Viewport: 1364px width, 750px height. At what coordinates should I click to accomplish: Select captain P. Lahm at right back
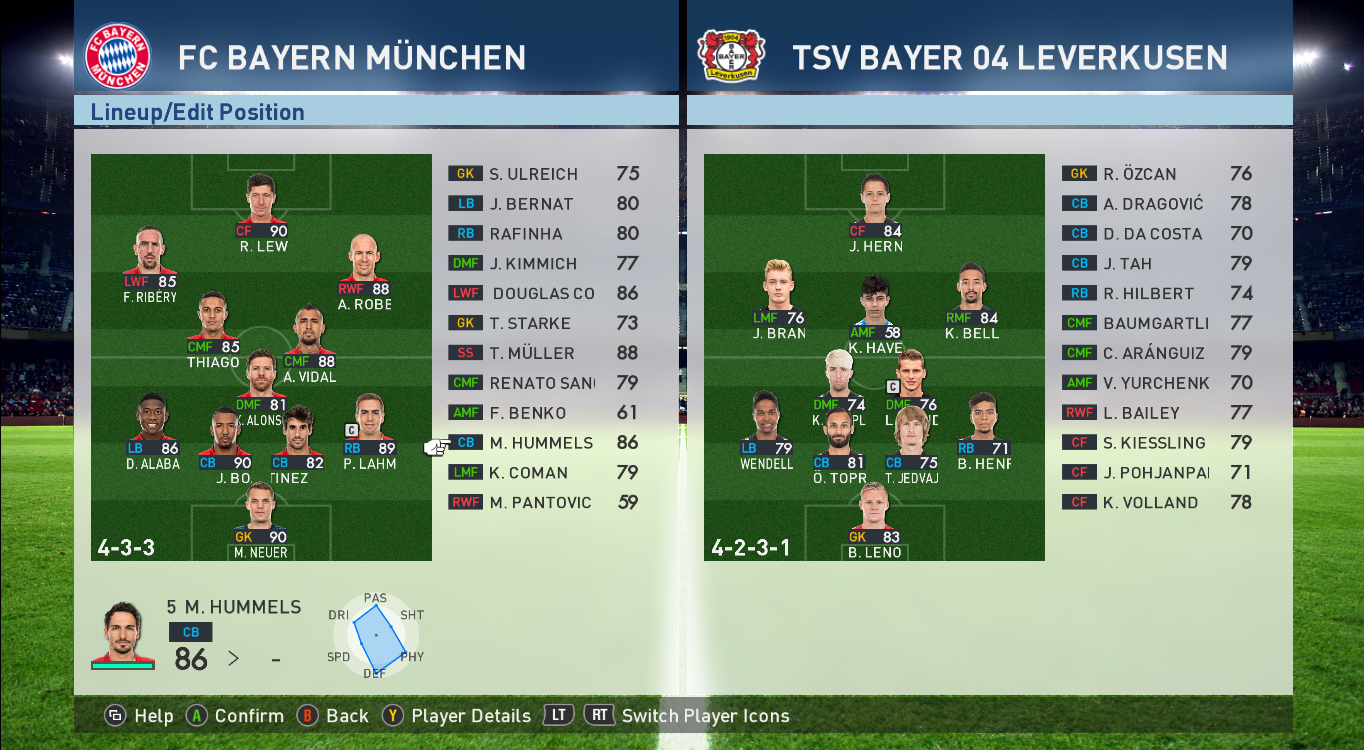tap(369, 431)
